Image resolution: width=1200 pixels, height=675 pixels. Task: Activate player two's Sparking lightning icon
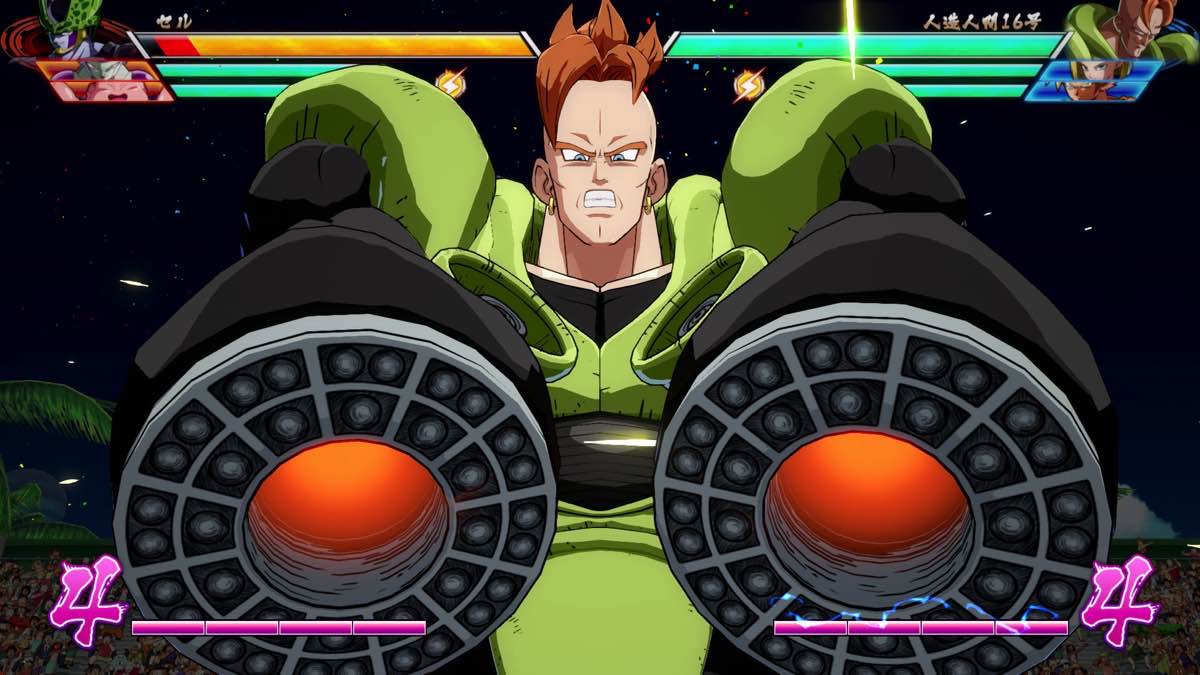click(748, 84)
